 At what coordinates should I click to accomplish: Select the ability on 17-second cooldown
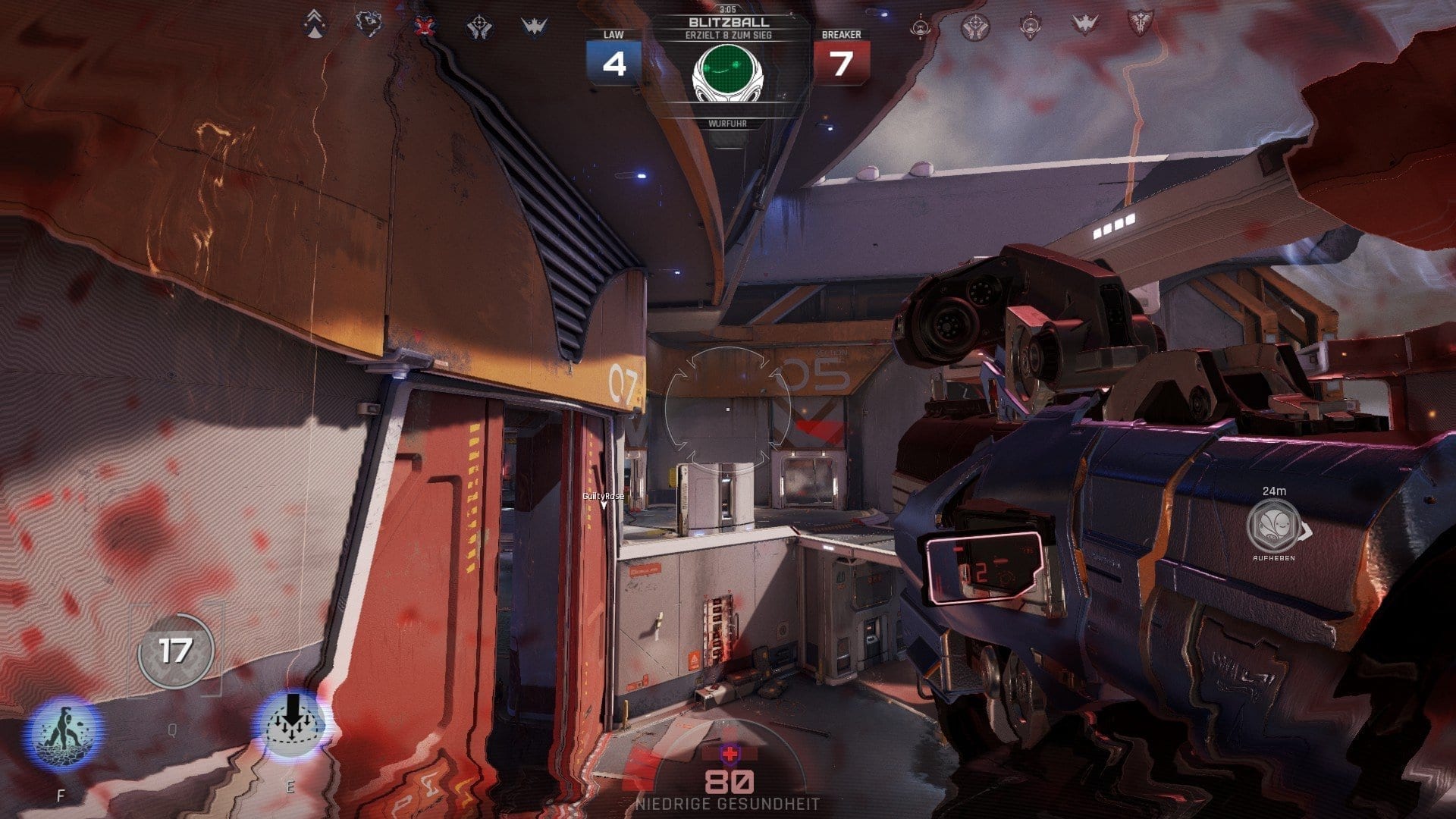tap(176, 651)
